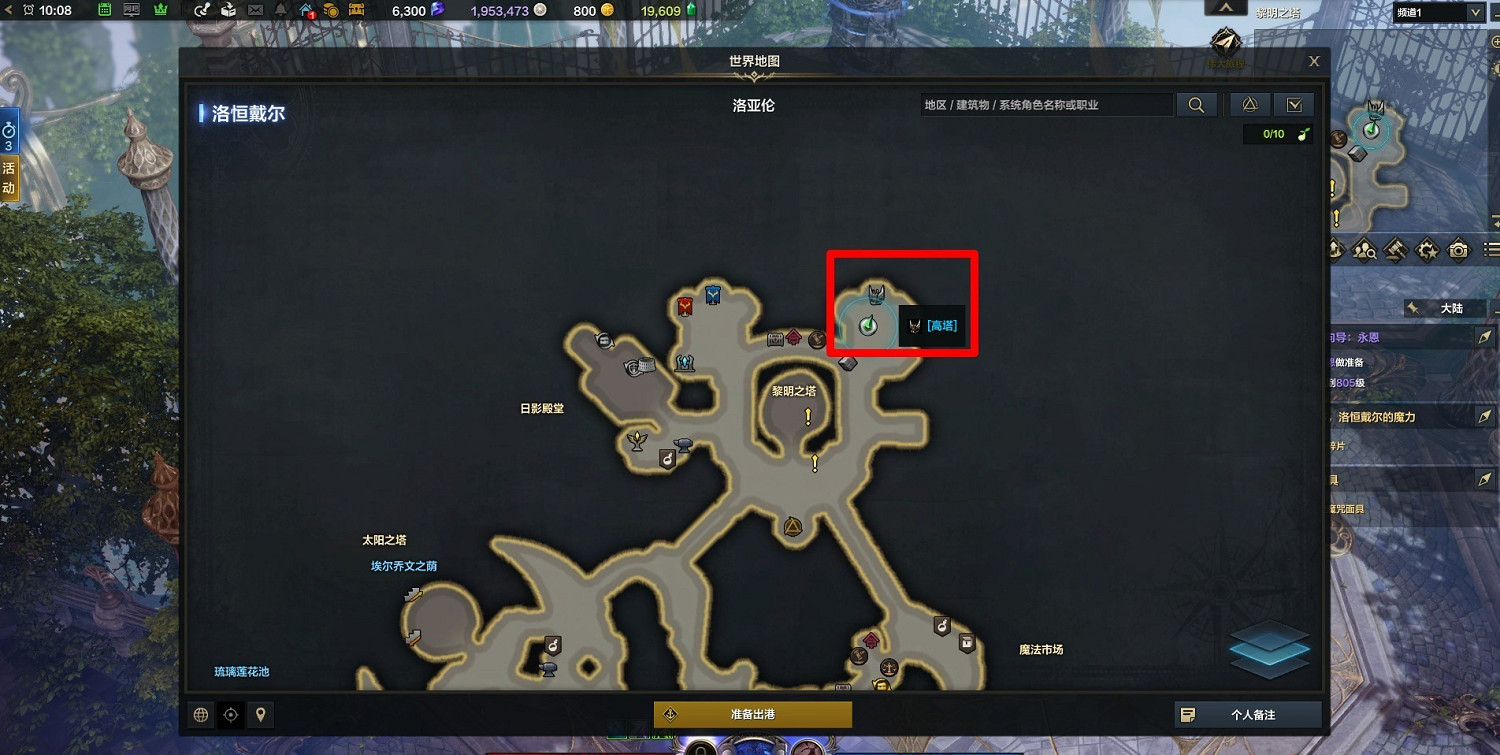Click the globe icon in map footer
1500x755 pixels.
coord(198,714)
